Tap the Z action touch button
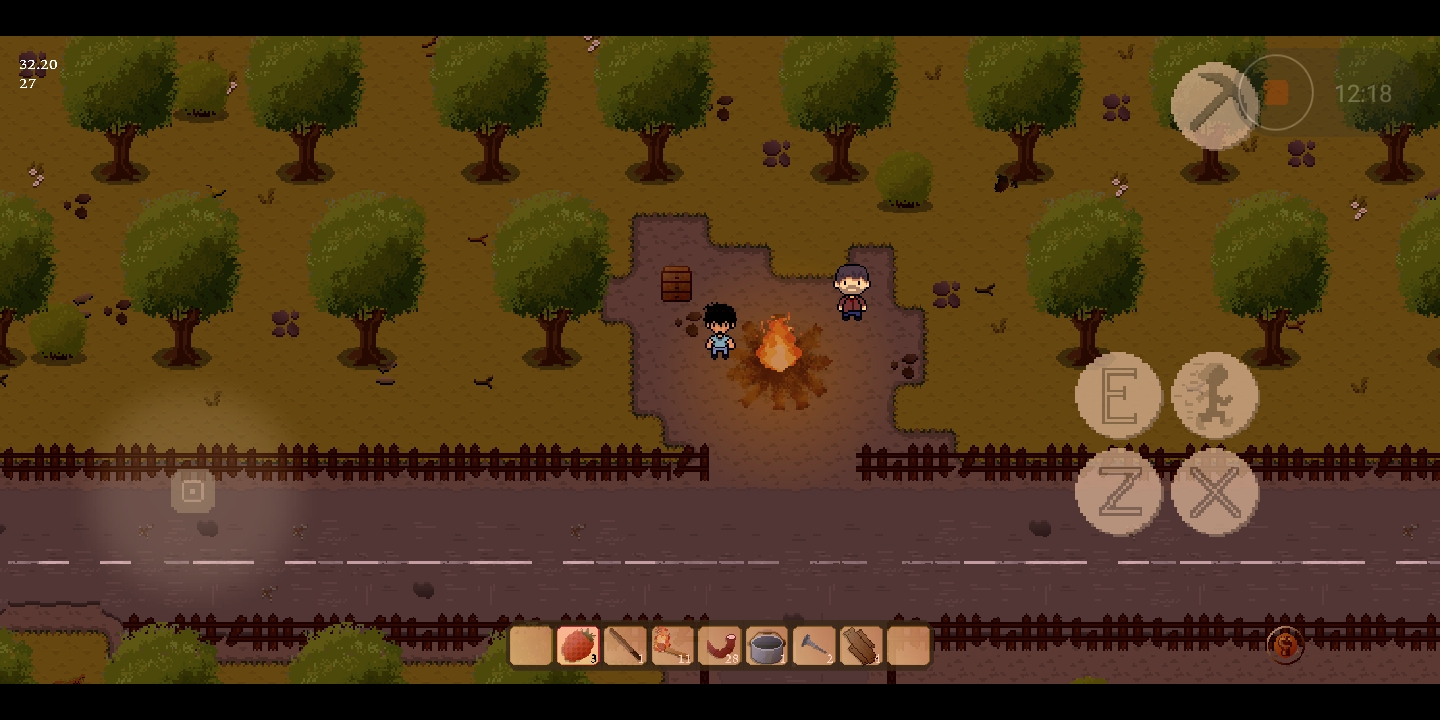 click(1118, 492)
